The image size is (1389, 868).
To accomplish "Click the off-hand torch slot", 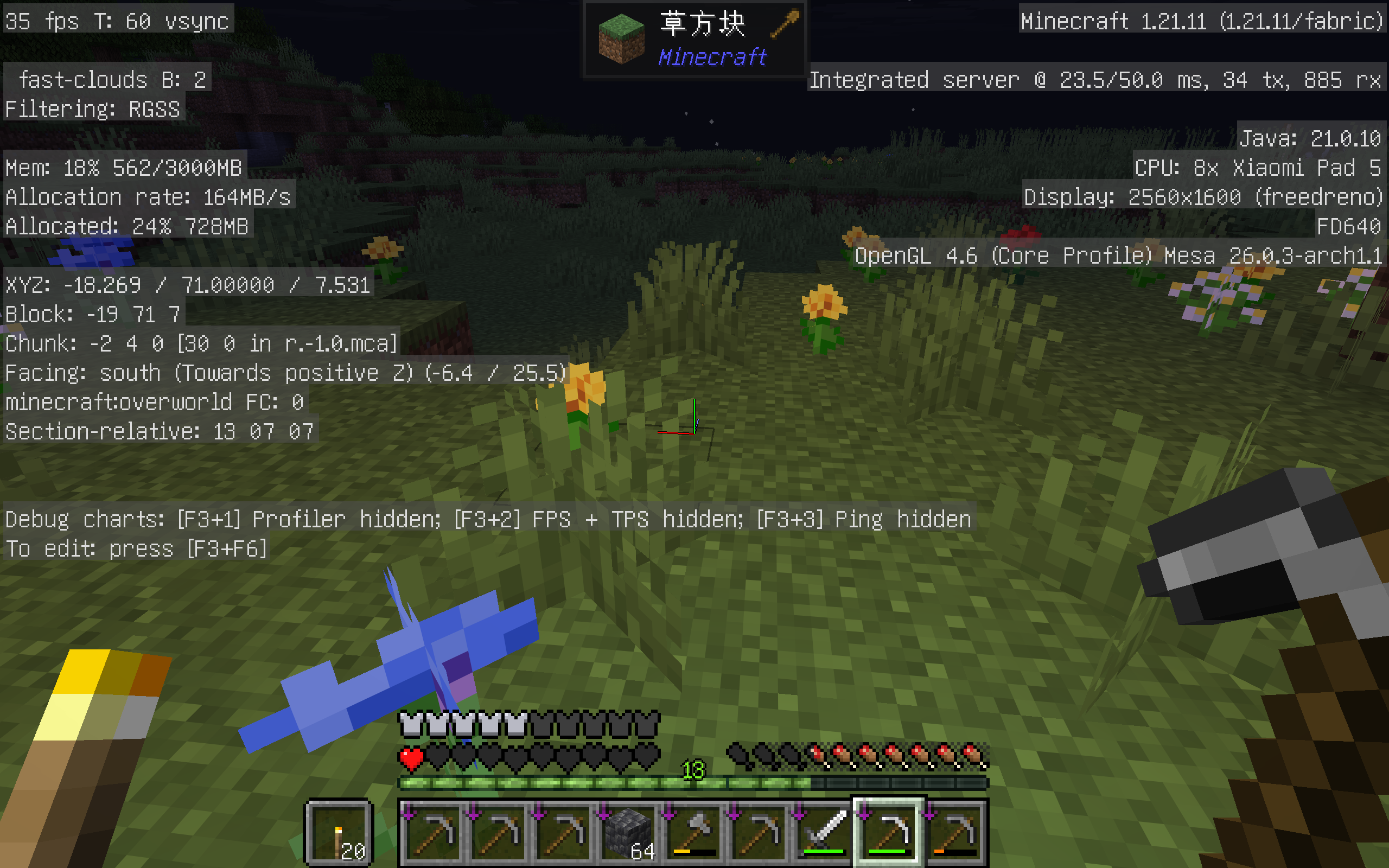I will click(340, 832).
